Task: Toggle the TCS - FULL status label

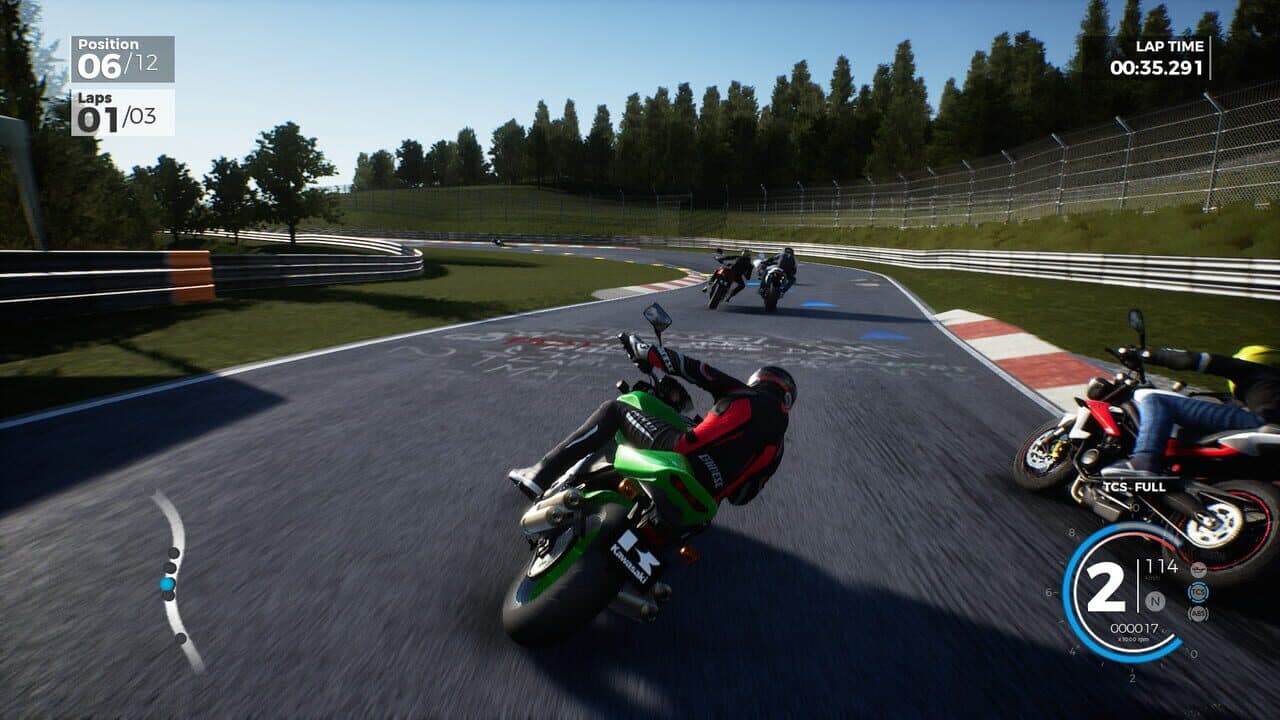Action: pos(1133,487)
